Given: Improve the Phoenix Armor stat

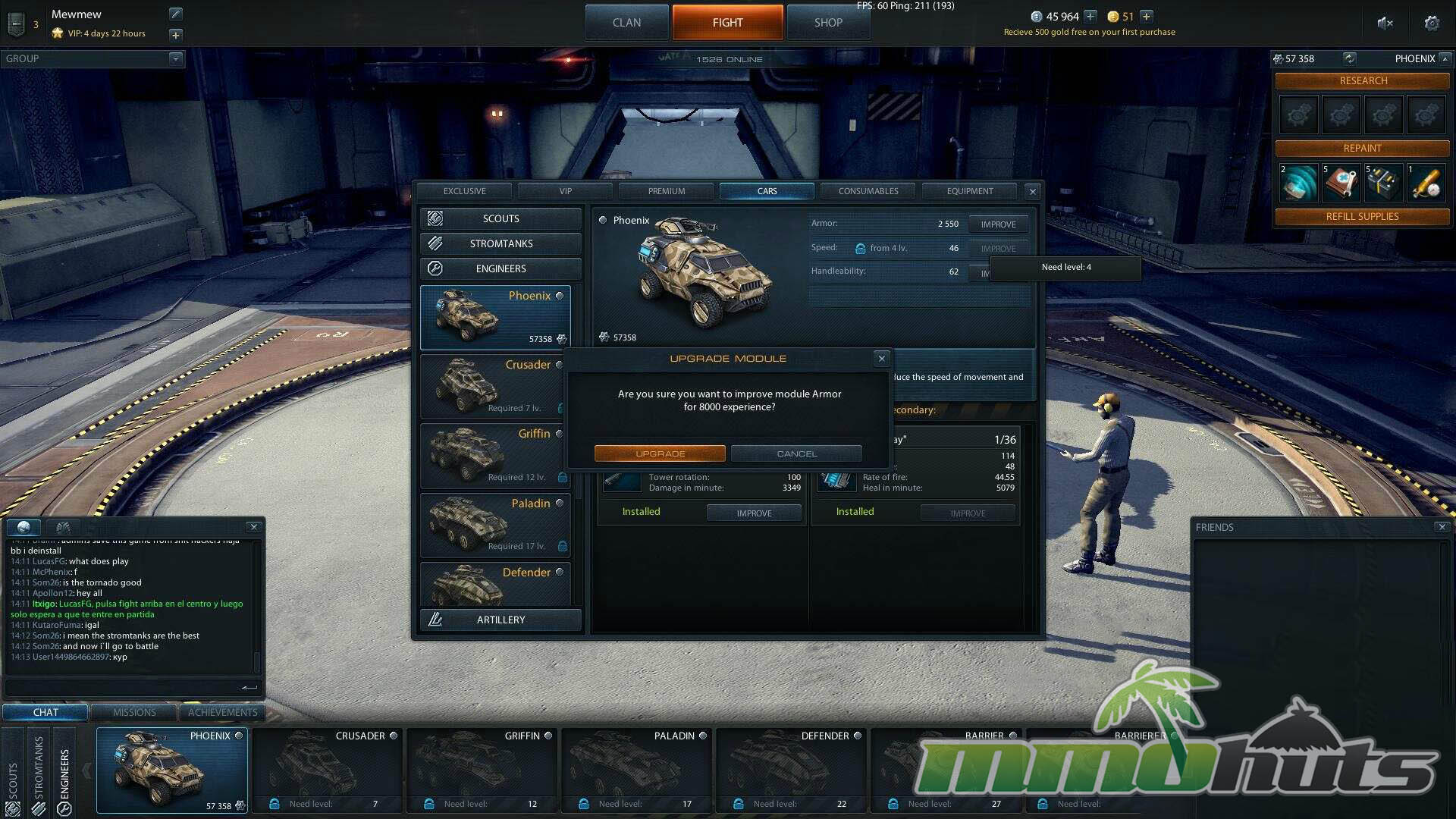Looking at the screenshot, I should 998,224.
